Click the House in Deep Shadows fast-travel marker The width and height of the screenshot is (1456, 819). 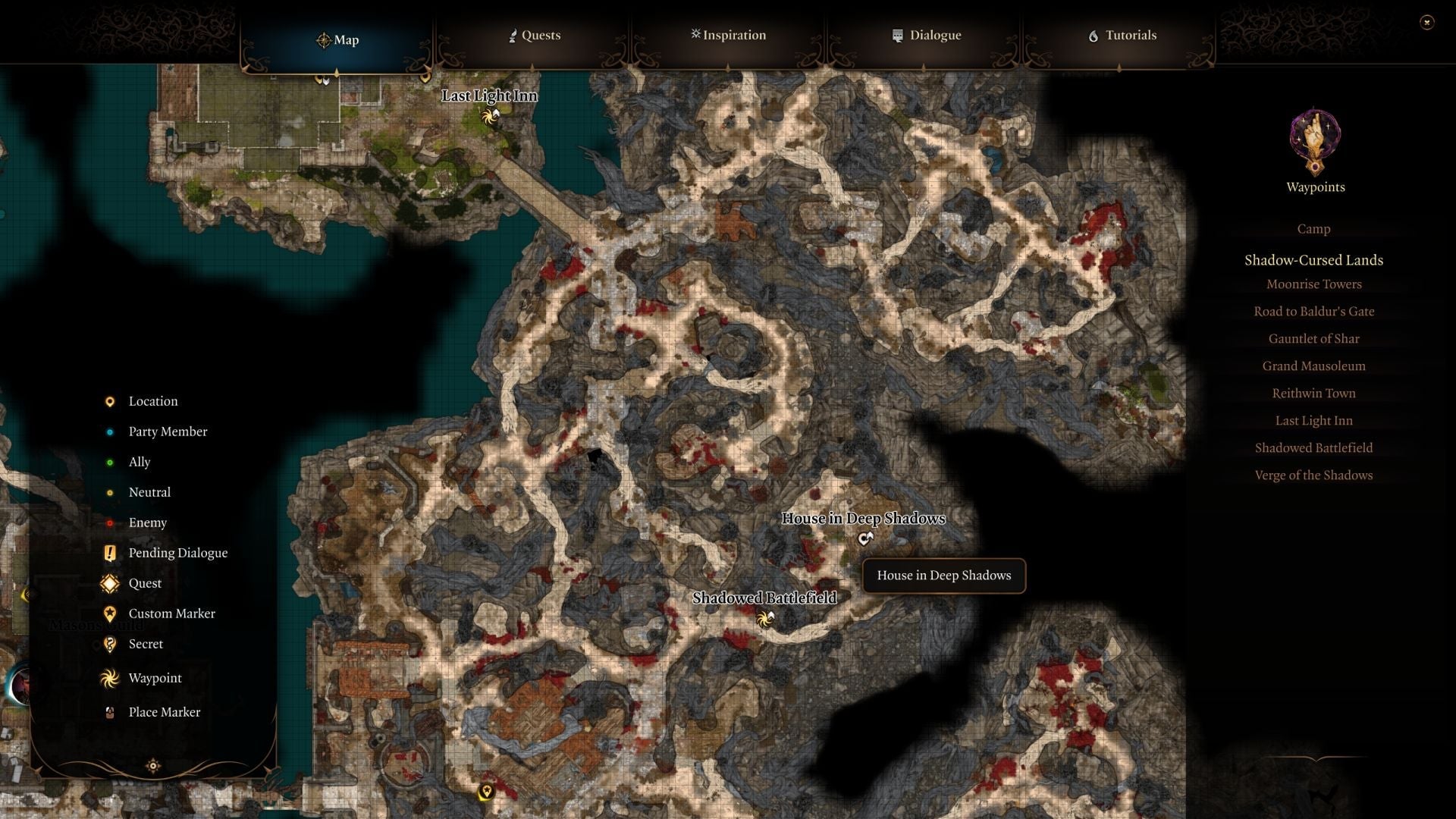coord(865,538)
